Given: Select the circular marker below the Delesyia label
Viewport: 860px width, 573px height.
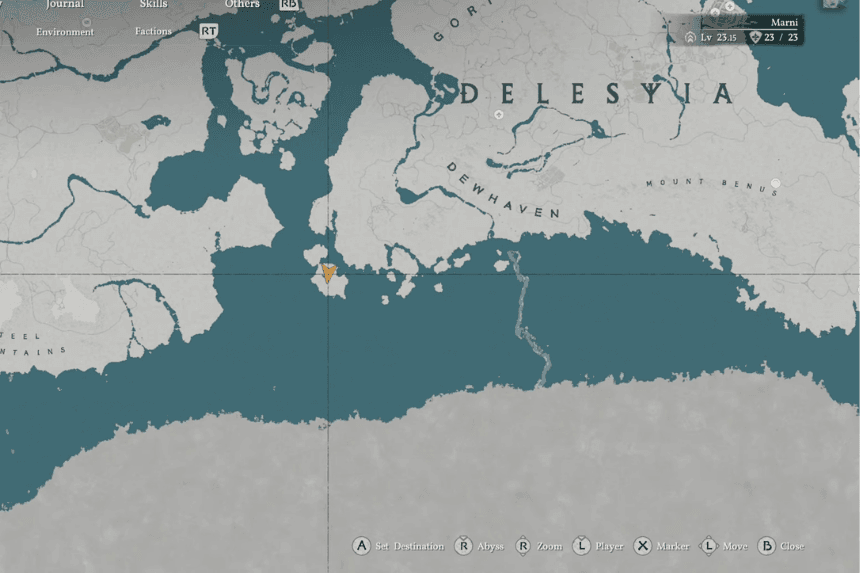Looking at the screenshot, I should pyautogui.click(x=498, y=116).
